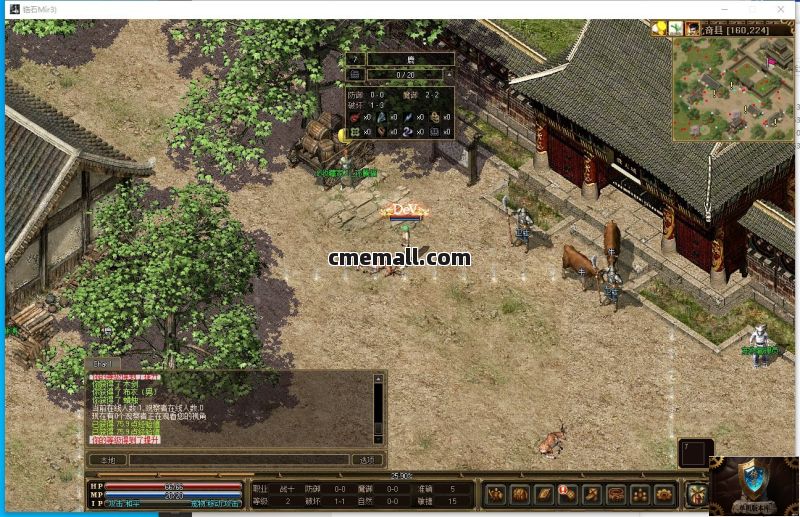The image size is (800, 517).
Task: Click the green sprout icon beside the minimap
Action: click(676, 29)
